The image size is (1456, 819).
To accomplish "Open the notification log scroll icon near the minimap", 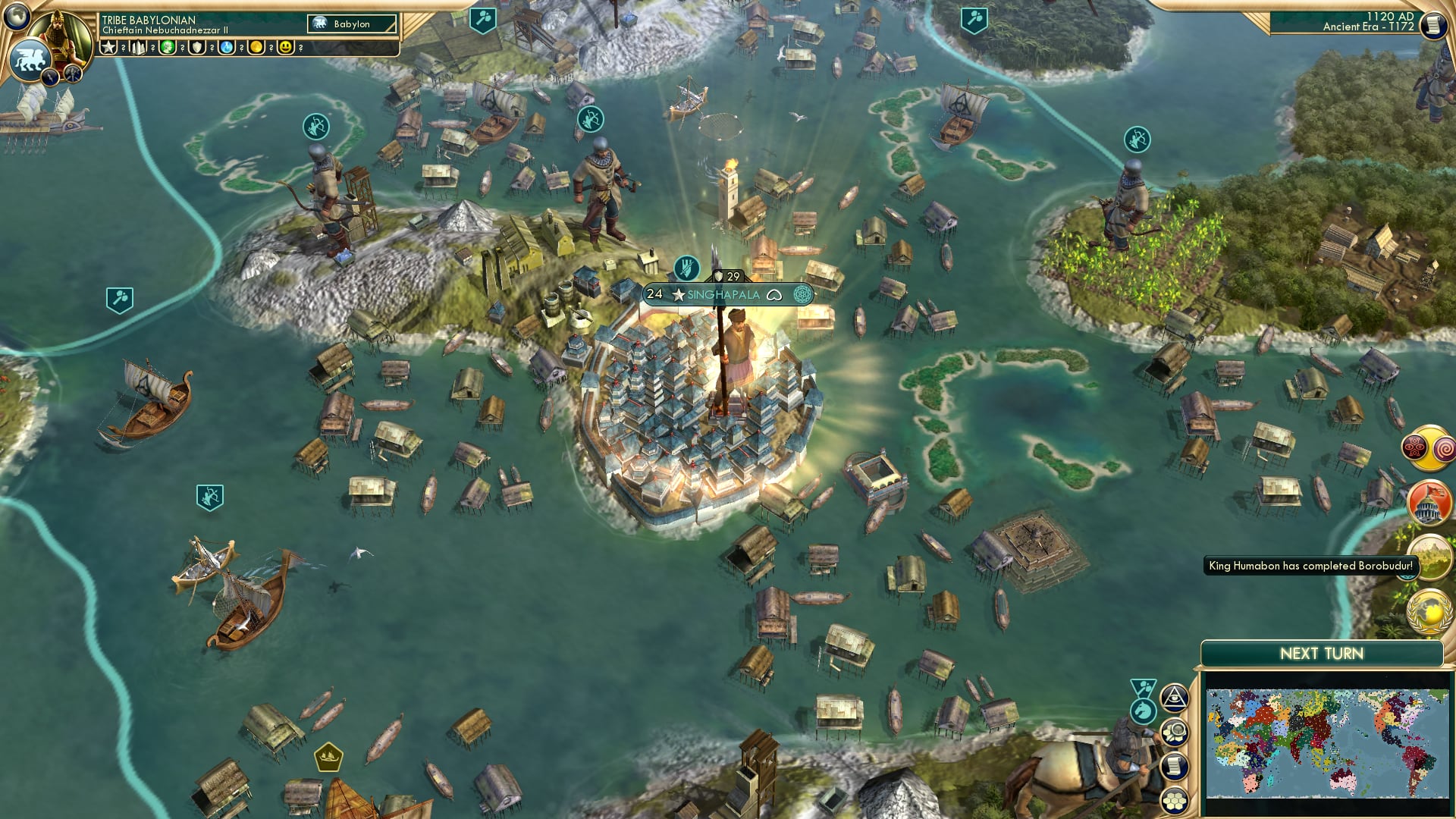I will point(1175,764).
